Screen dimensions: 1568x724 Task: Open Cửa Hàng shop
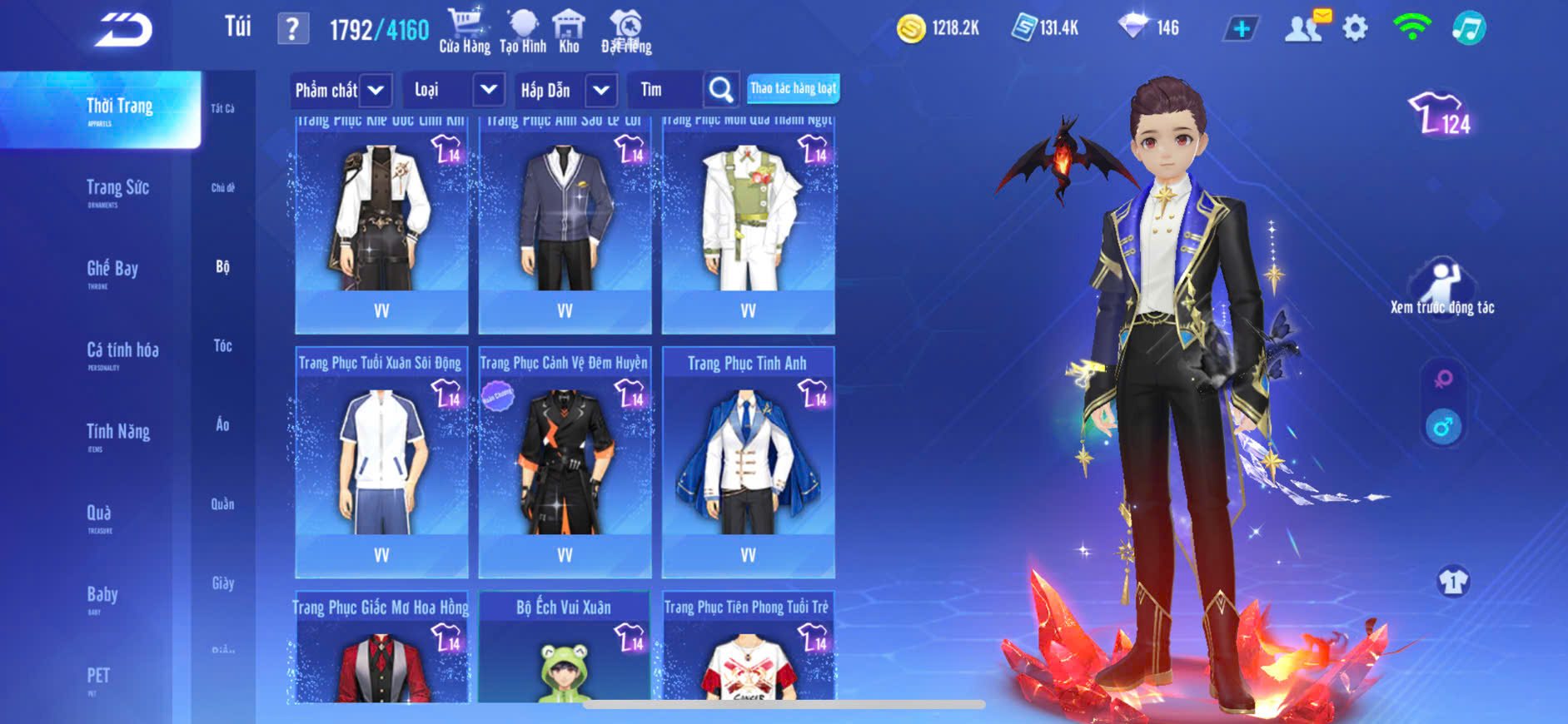[465, 31]
